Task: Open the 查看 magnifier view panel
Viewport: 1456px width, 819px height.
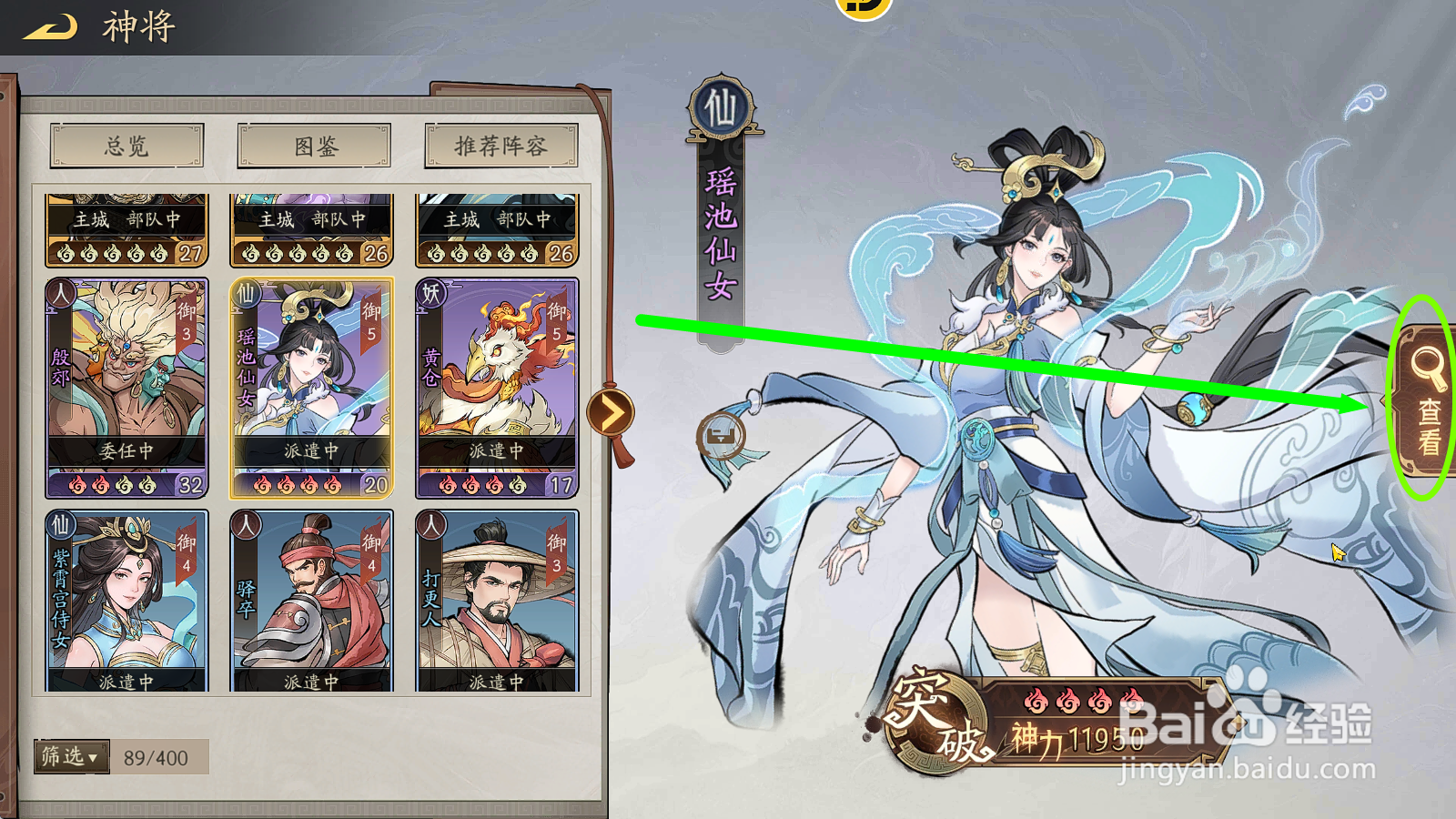Action: (1425, 400)
